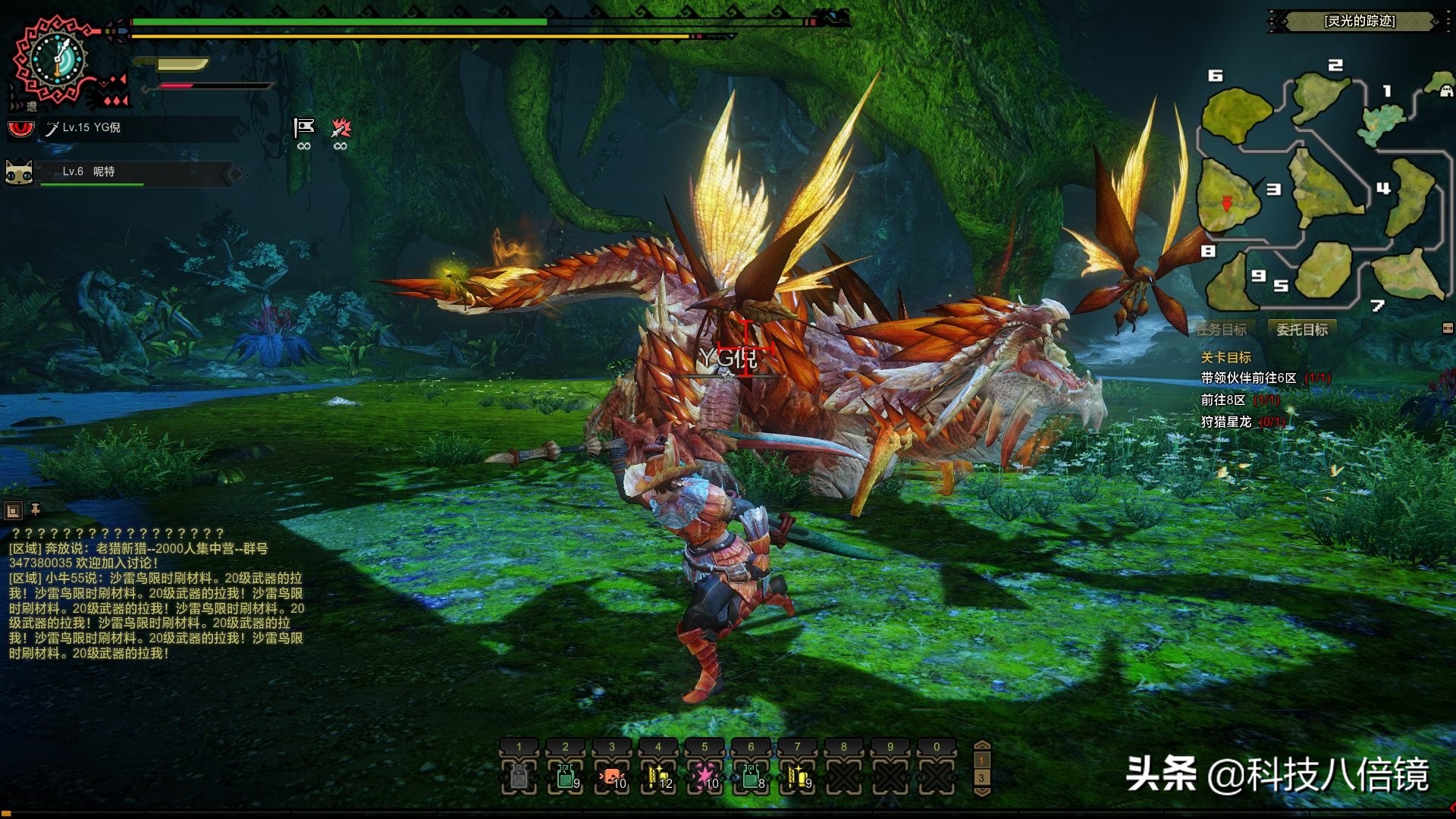The image size is (1456, 819).
Task: Select the orange meat item in slot 3
Action: [612, 777]
